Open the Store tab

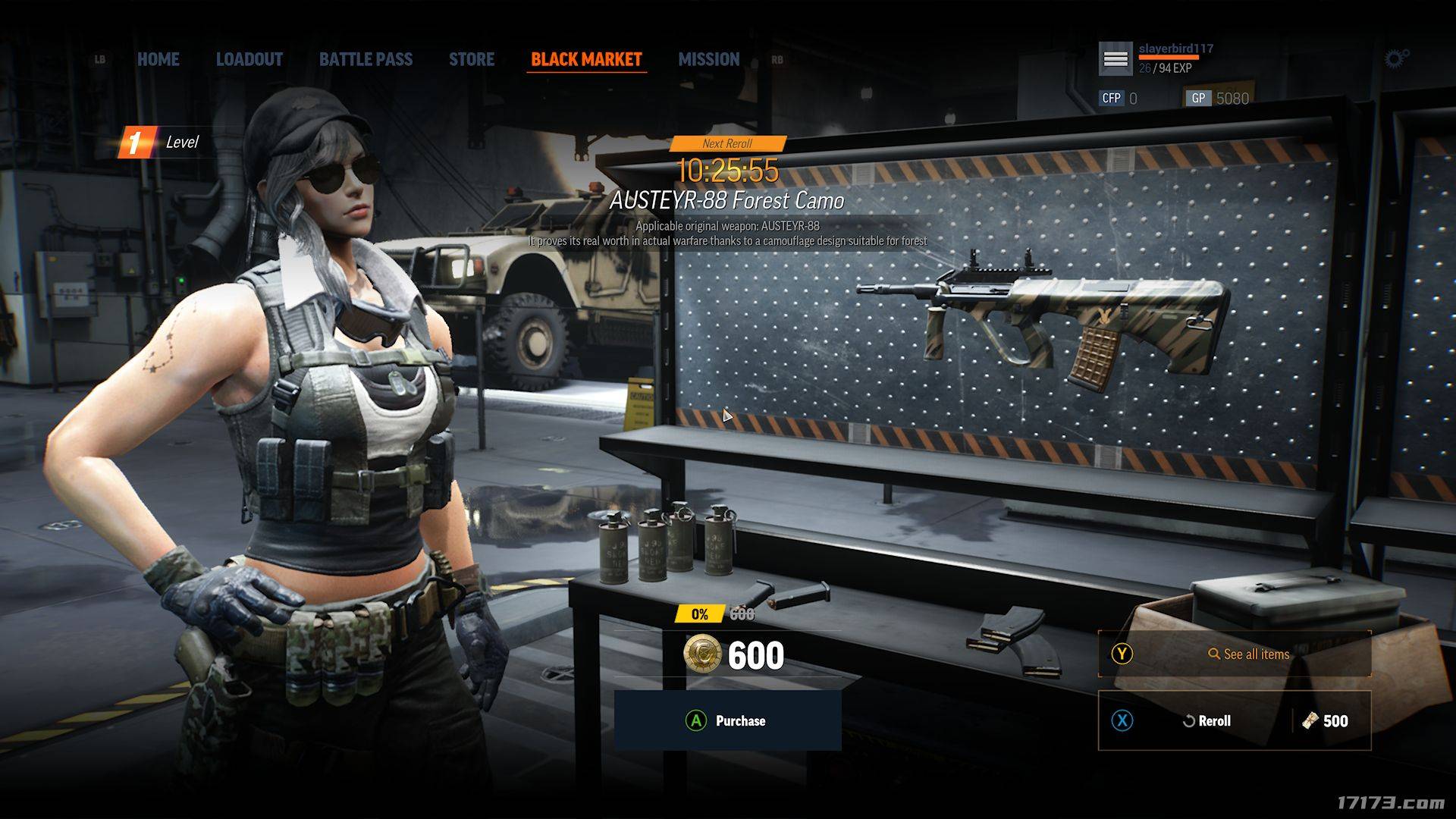pyautogui.click(x=471, y=59)
